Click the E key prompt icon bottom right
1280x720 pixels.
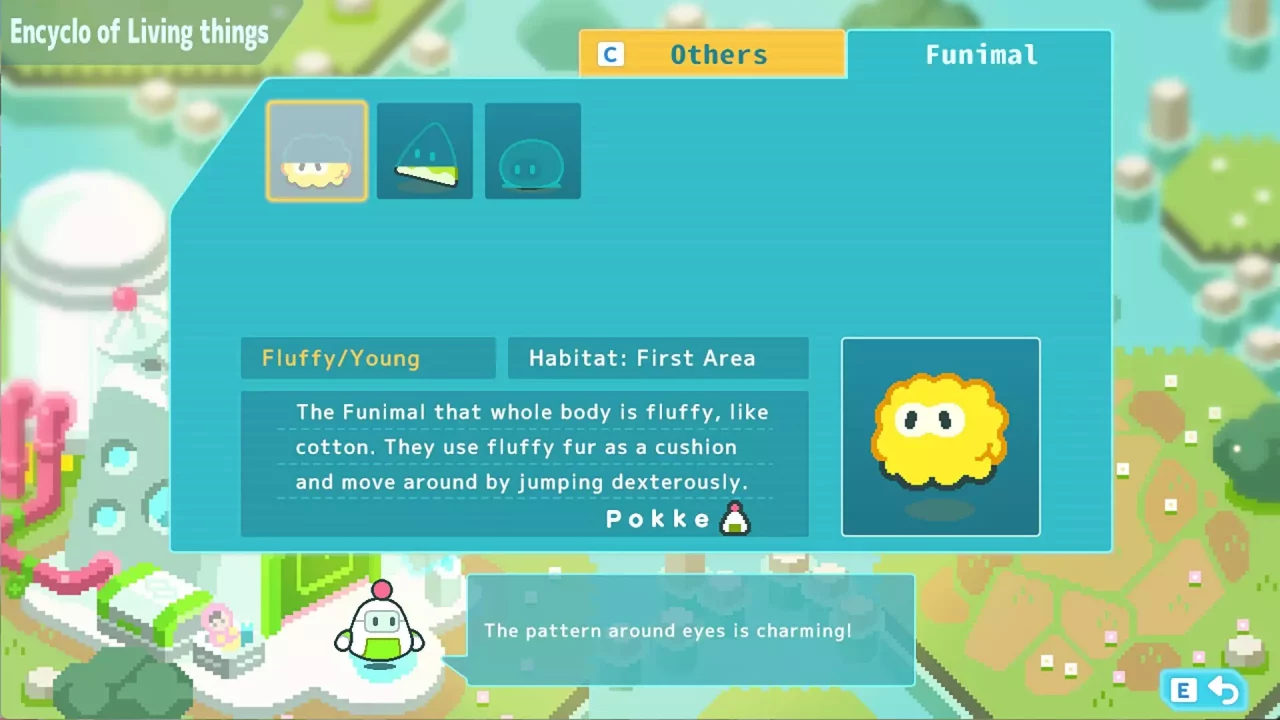pos(1183,690)
